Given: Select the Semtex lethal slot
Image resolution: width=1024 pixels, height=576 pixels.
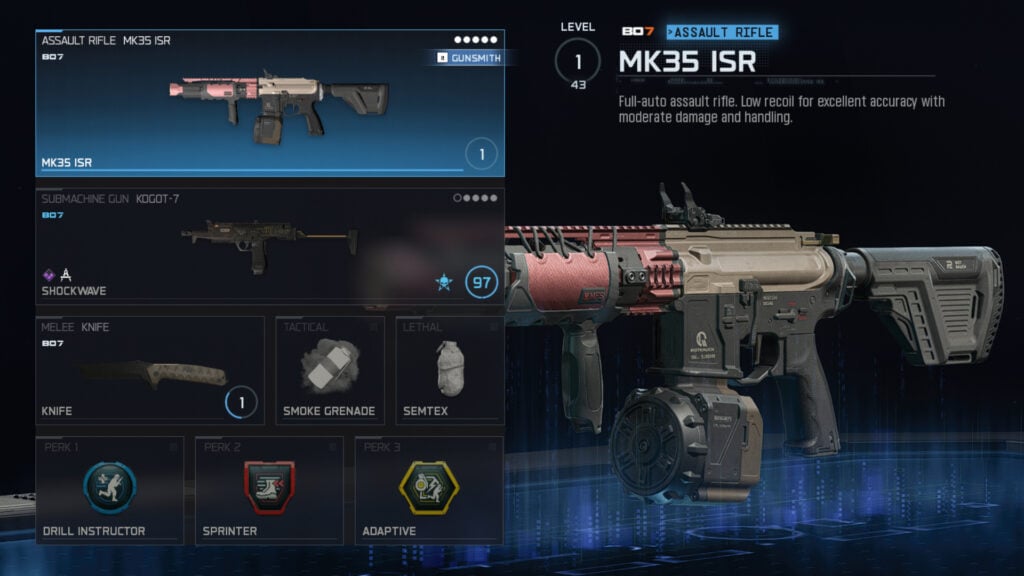Looking at the screenshot, I should (x=449, y=370).
